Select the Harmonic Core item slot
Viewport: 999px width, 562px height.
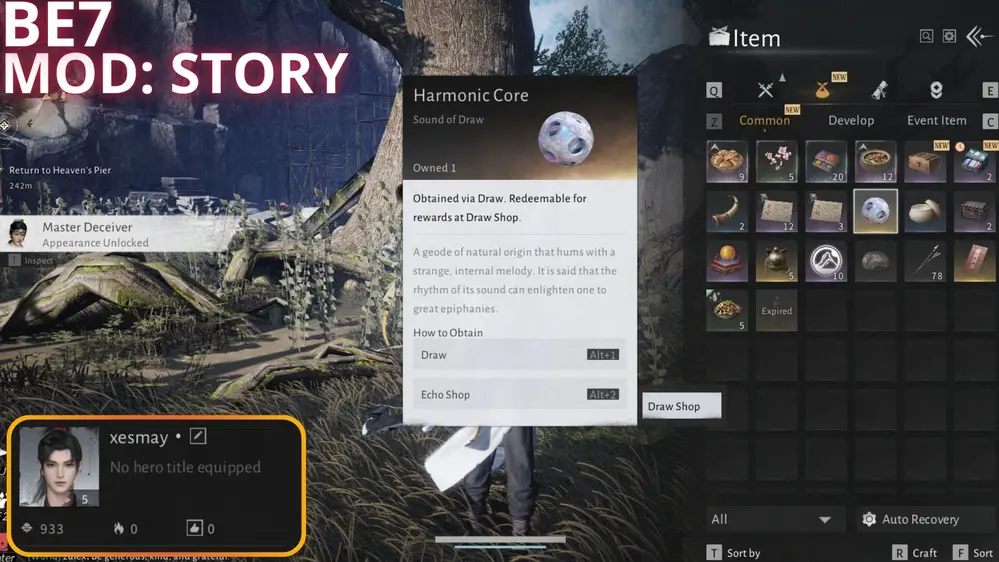tap(875, 211)
